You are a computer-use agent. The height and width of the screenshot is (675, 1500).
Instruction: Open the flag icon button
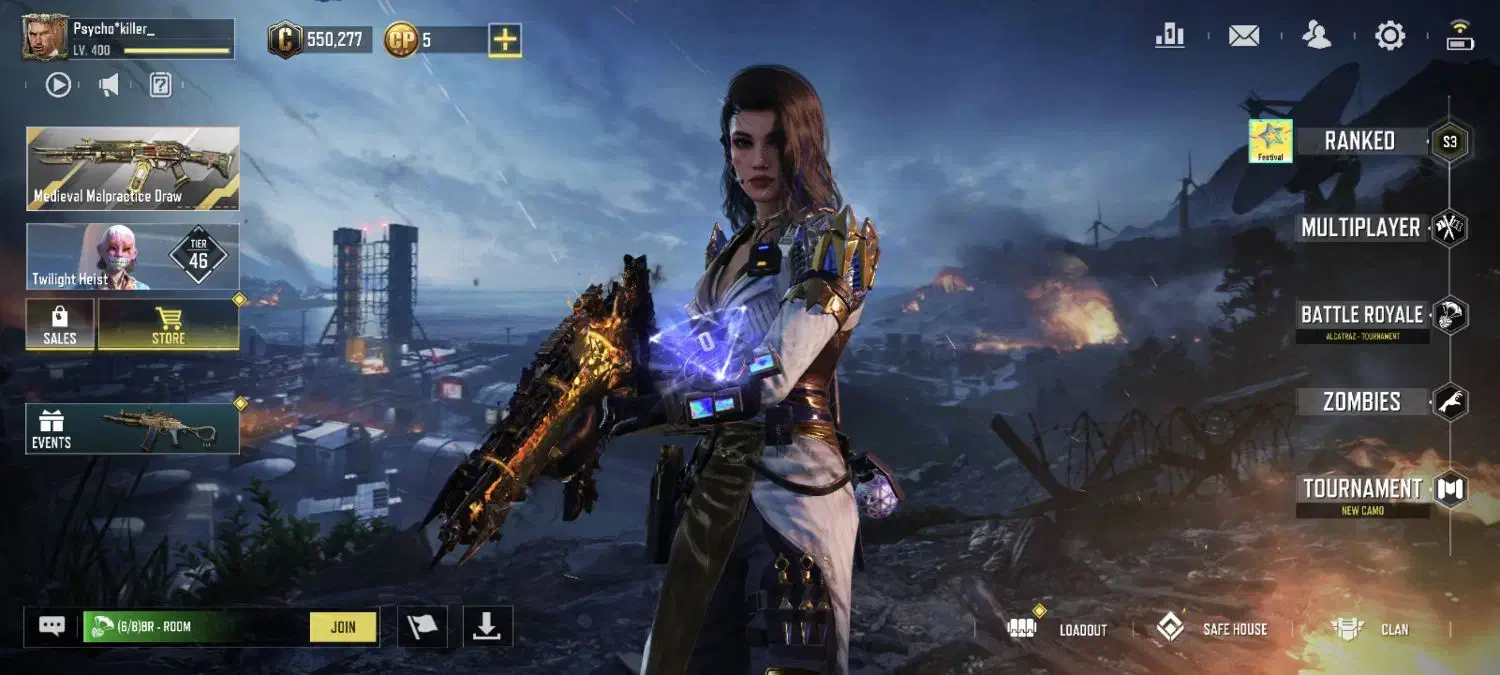[422, 626]
